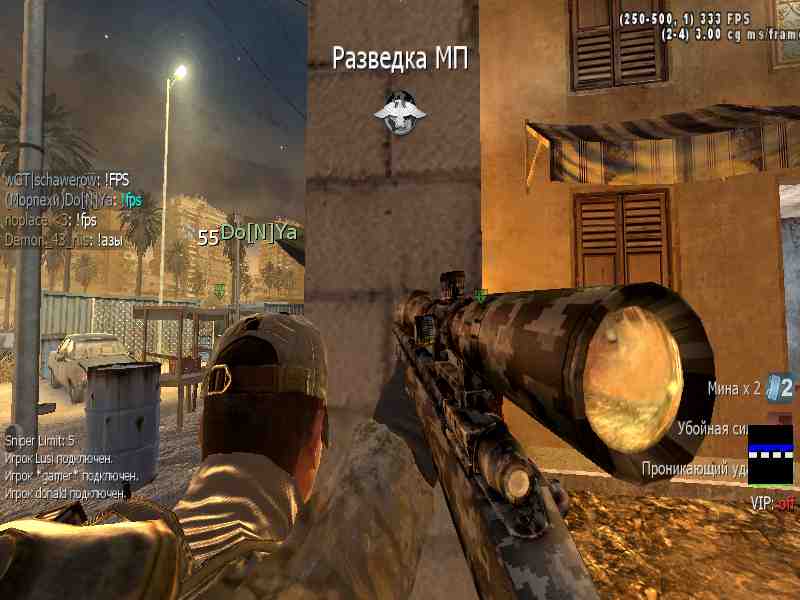Toggle the VIP off indicator

[x=771, y=505]
